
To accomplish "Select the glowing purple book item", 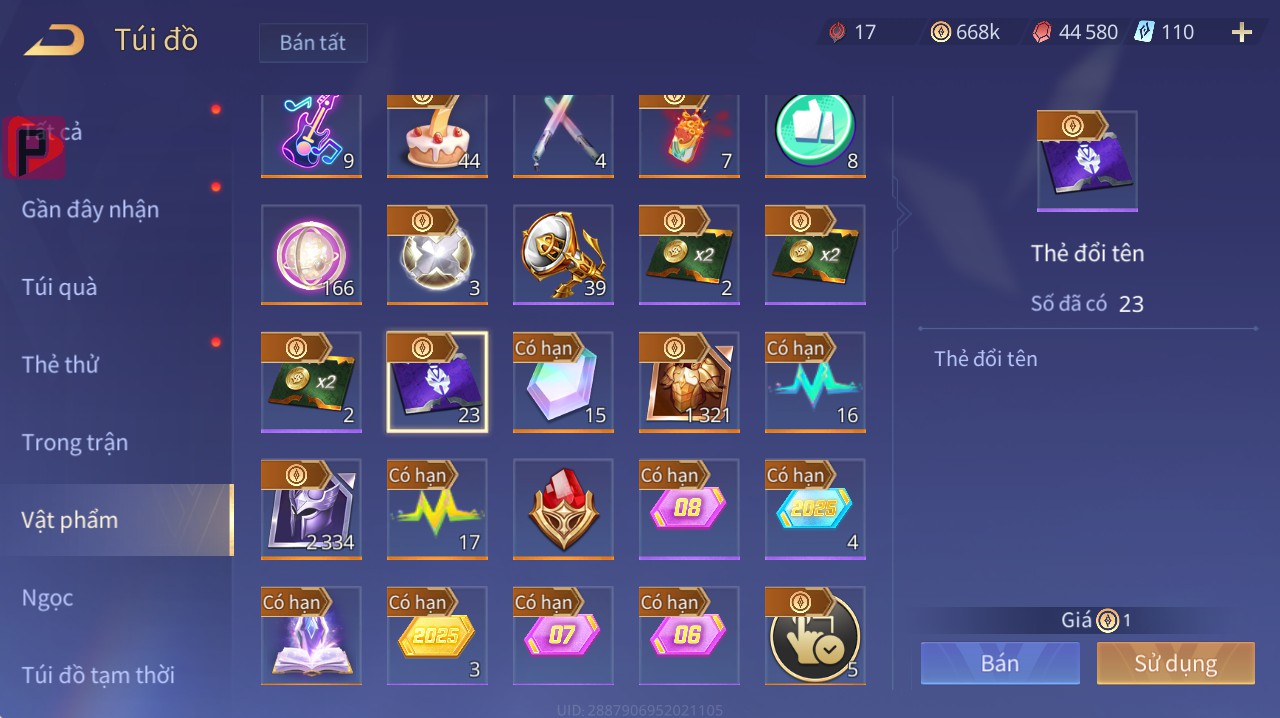I will click(311, 635).
